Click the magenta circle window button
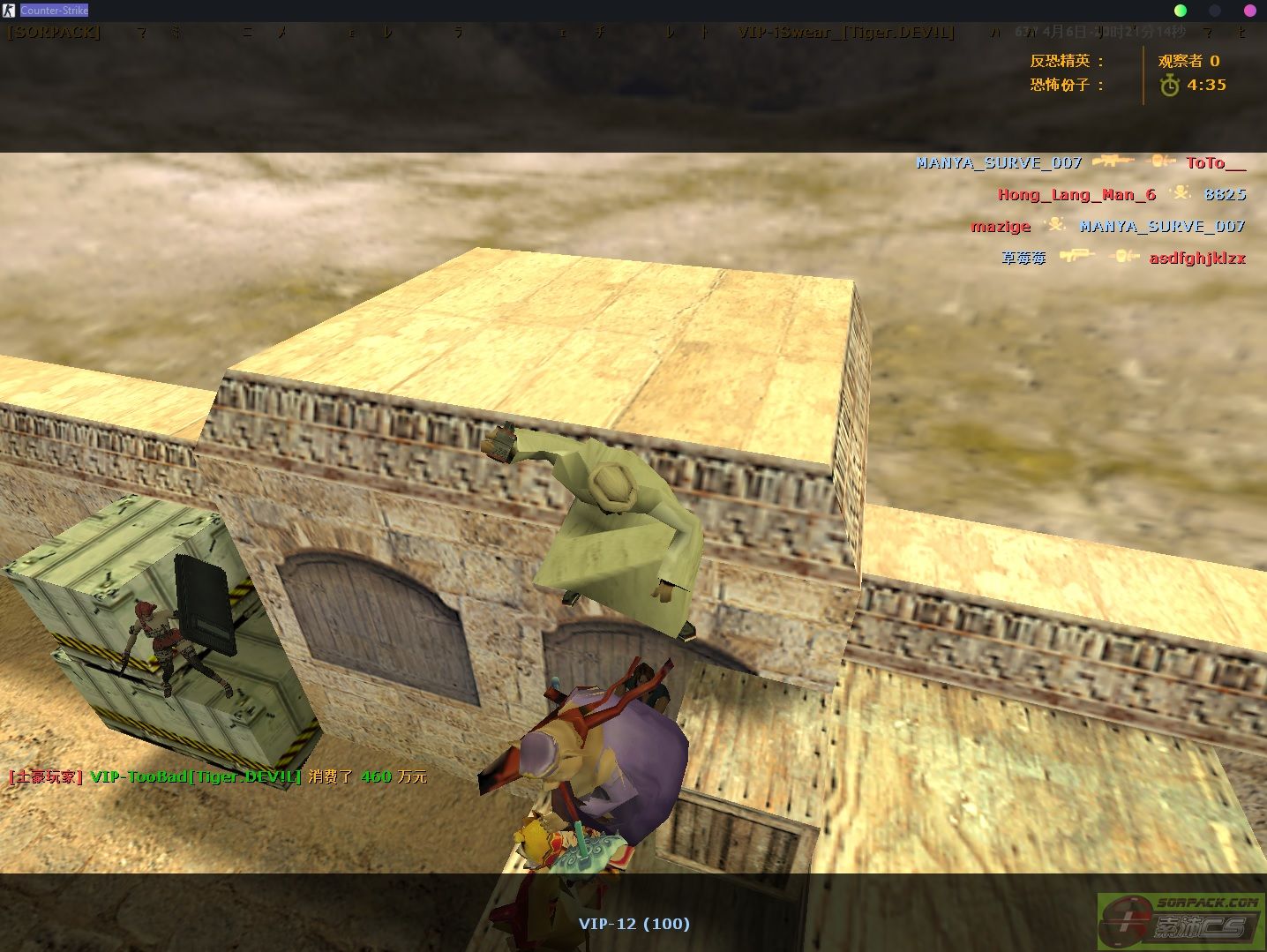Screen dimensions: 1267x952 coord(1249,11)
